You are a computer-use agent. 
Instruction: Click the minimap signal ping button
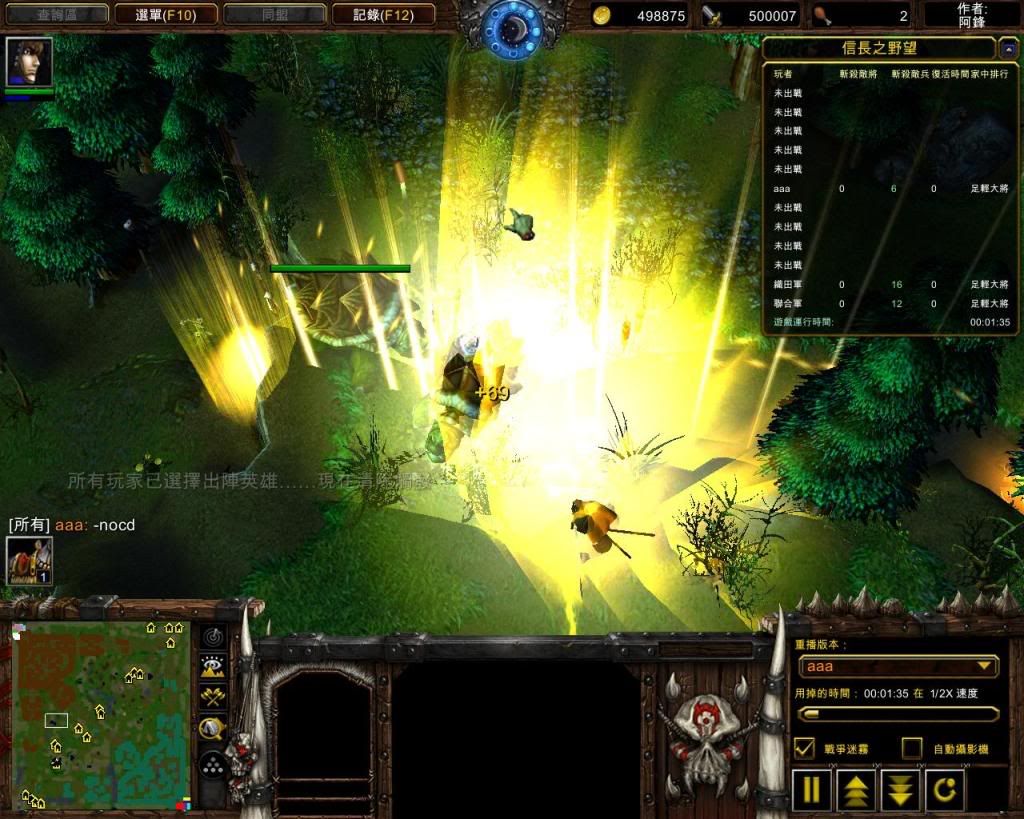coord(212,636)
